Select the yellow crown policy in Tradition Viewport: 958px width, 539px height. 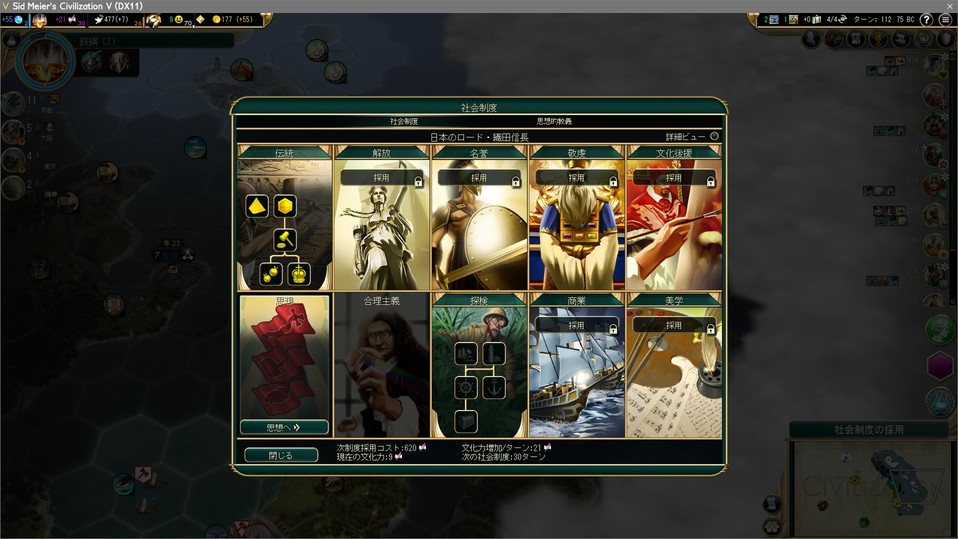pyautogui.click(x=299, y=273)
